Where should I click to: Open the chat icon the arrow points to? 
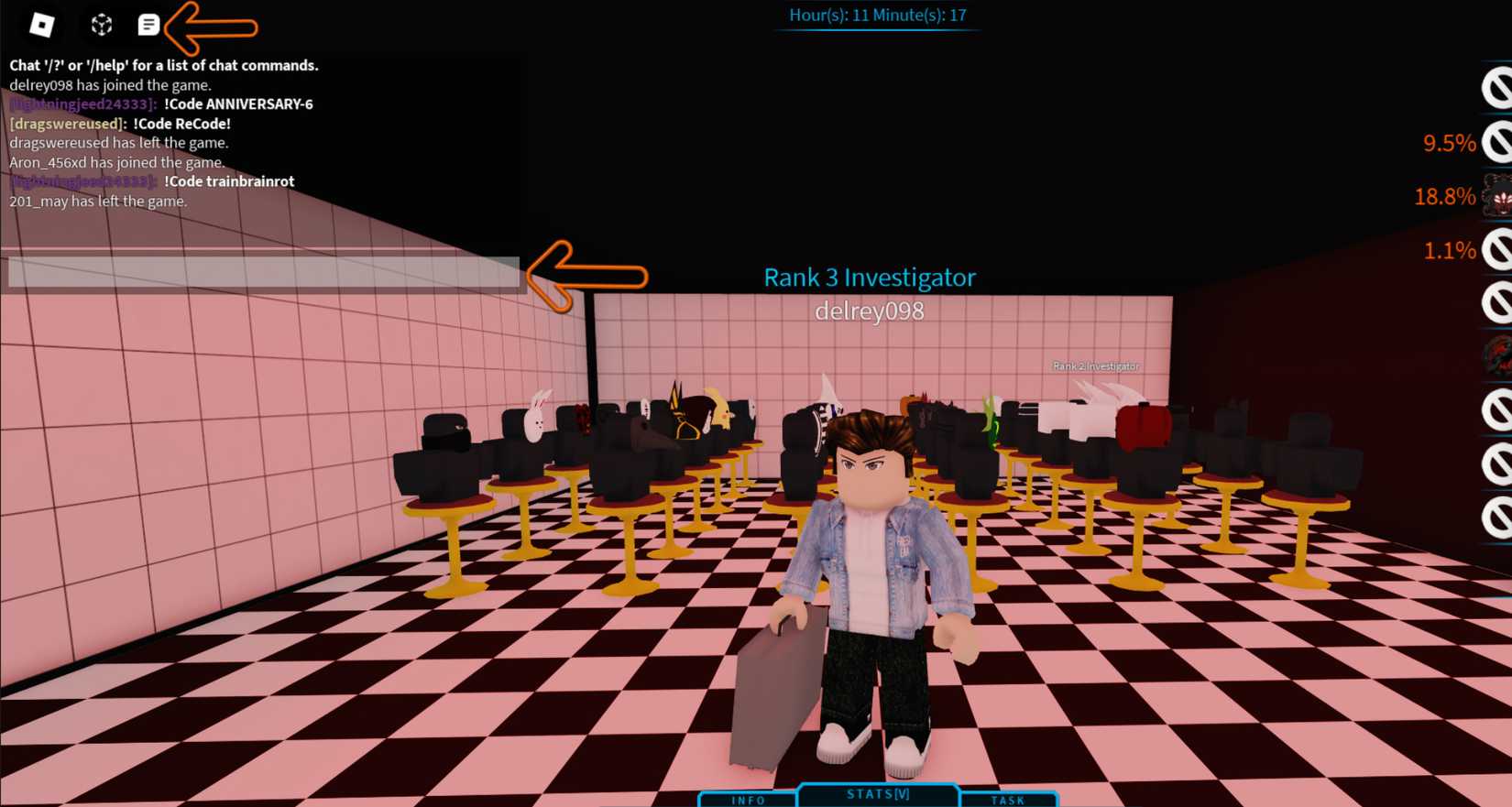coord(149,25)
